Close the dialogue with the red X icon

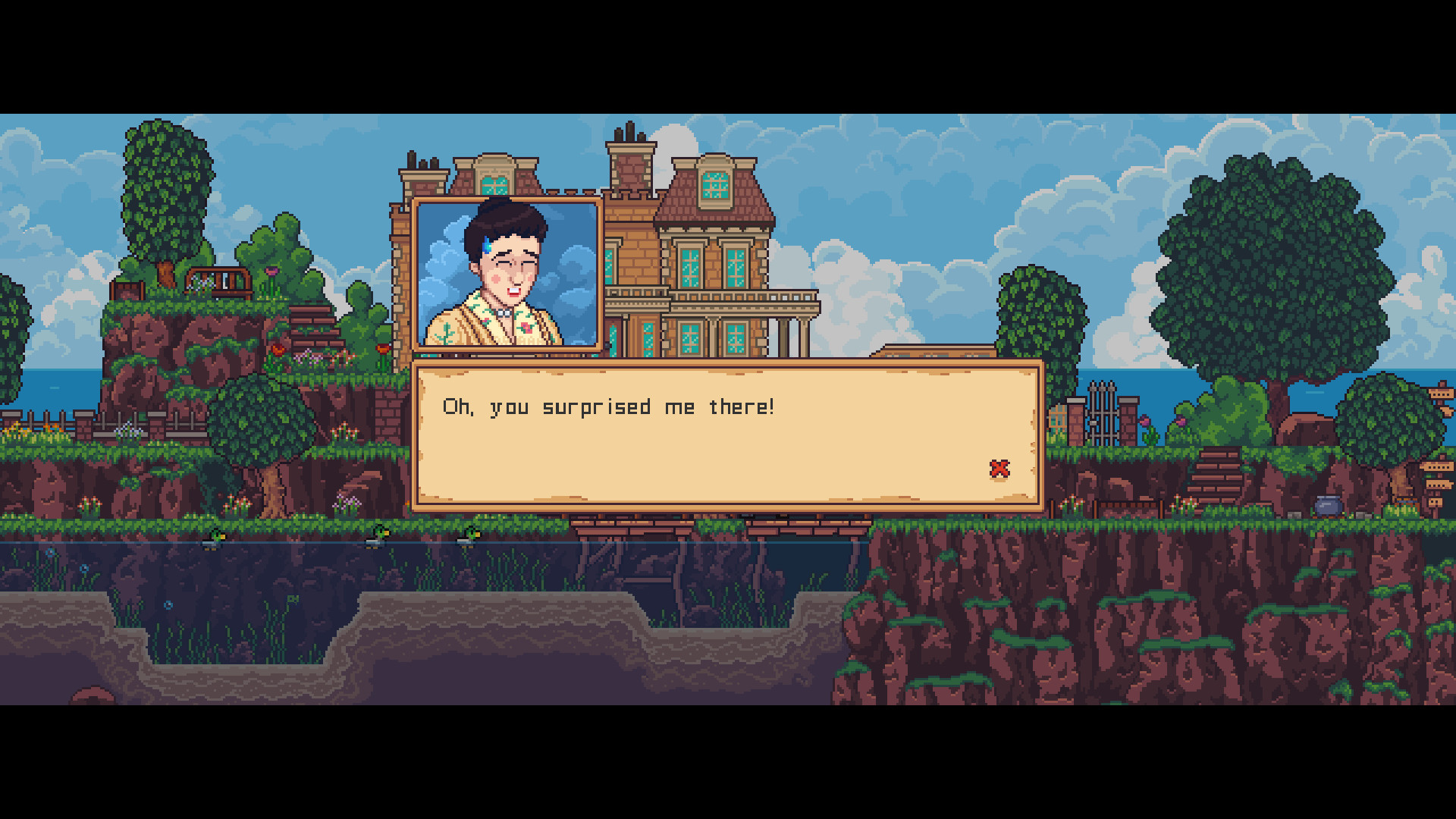pyautogui.click(x=999, y=469)
